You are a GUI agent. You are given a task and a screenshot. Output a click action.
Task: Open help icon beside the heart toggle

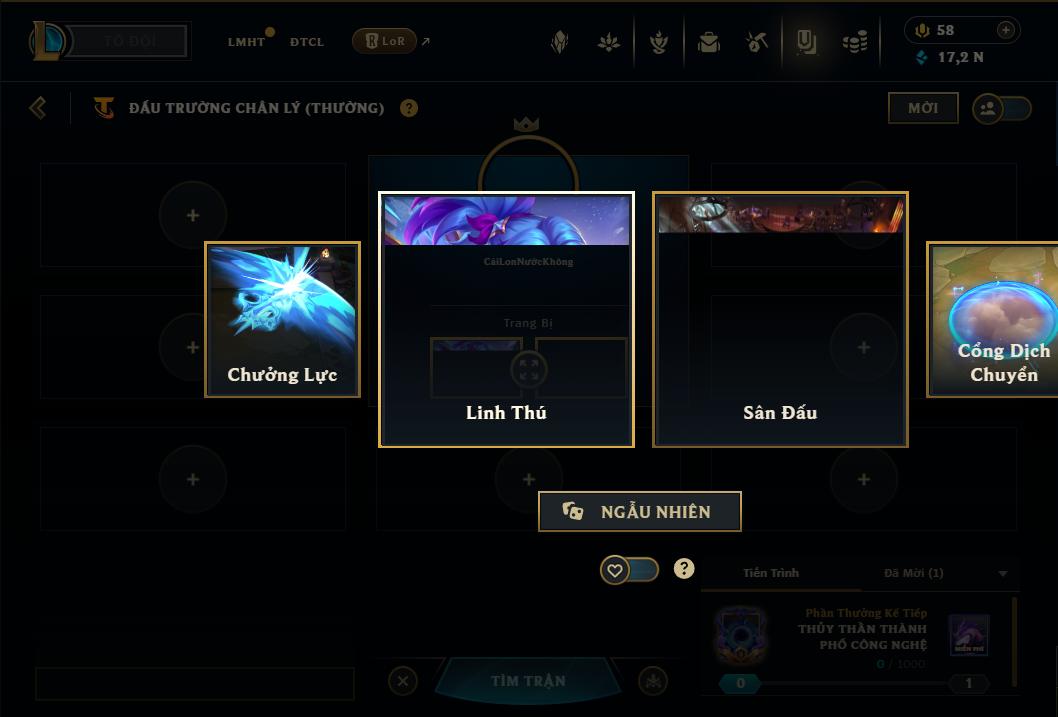[684, 569]
